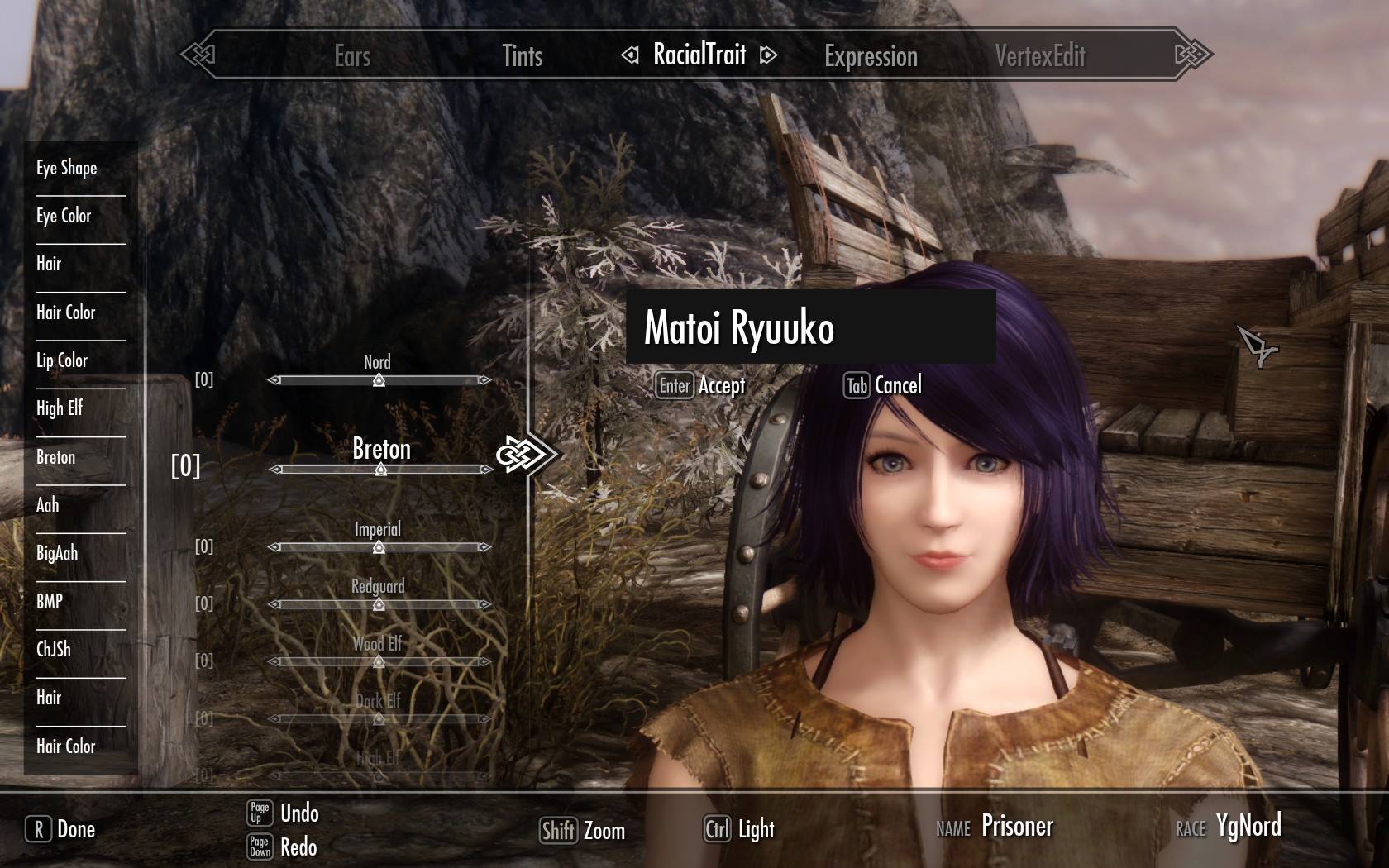This screenshot has height=868, width=1389.
Task: Click the name text field reading Matoi Ryuuko
Action: click(810, 327)
